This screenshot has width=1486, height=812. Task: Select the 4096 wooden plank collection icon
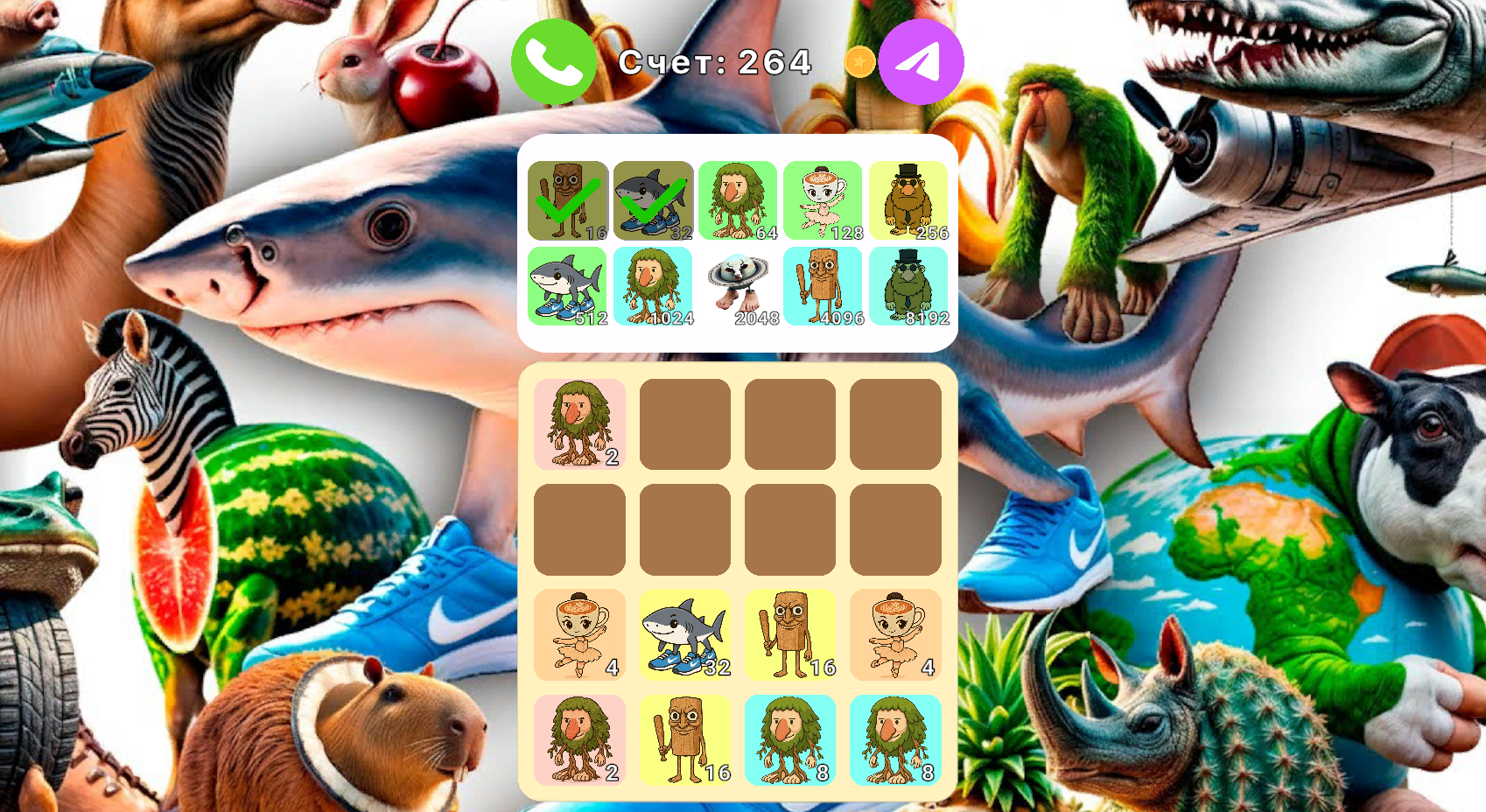pos(823,285)
